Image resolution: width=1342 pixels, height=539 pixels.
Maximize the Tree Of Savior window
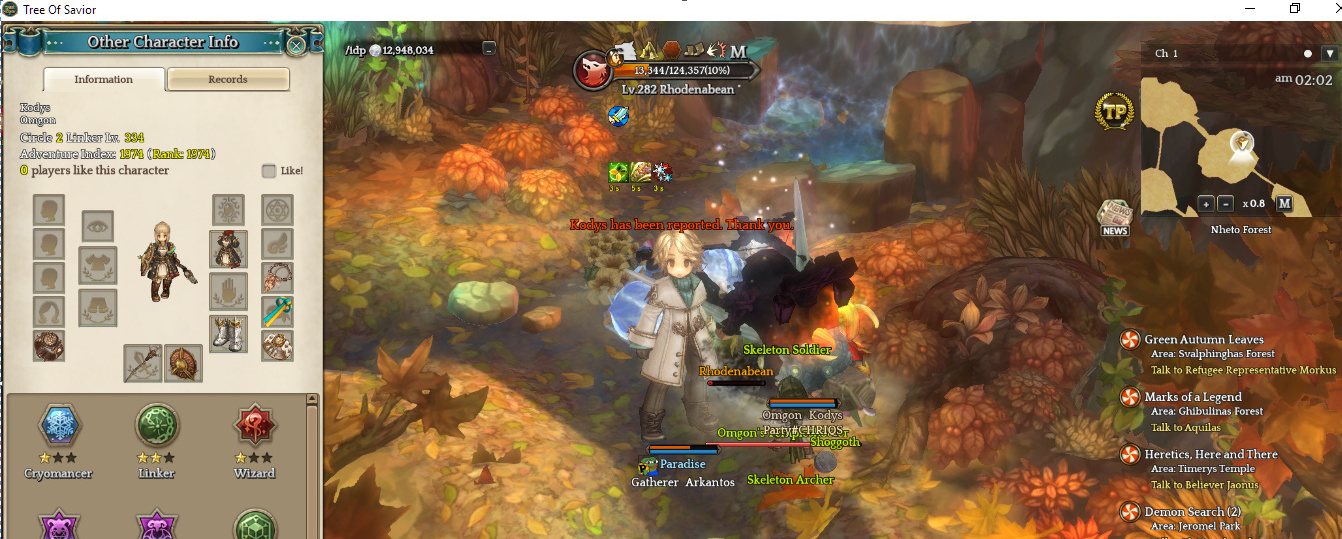(x=1294, y=9)
